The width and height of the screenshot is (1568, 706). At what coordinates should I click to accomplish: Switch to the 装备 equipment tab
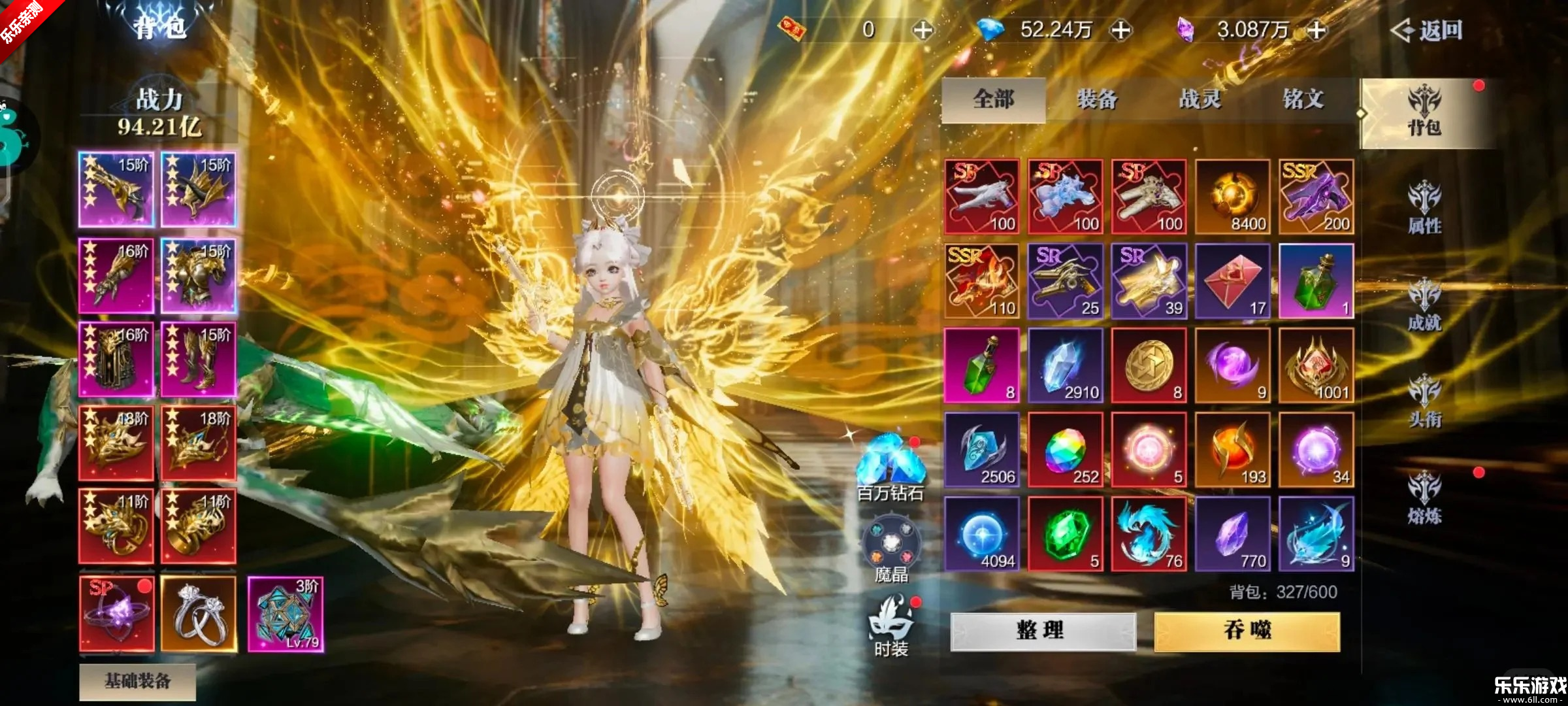click(1097, 99)
